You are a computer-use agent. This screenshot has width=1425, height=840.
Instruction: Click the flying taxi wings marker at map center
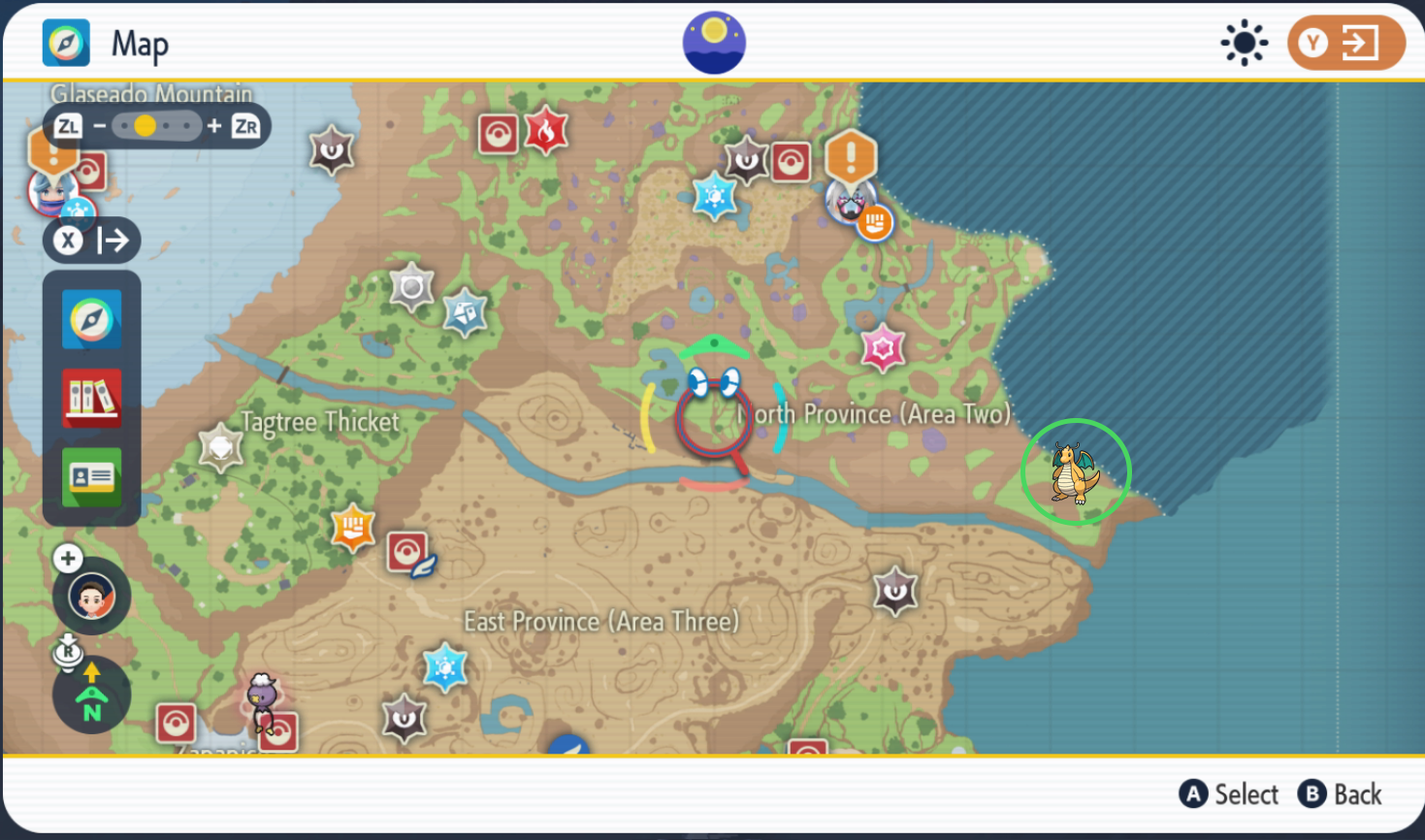(x=713, y=384)
